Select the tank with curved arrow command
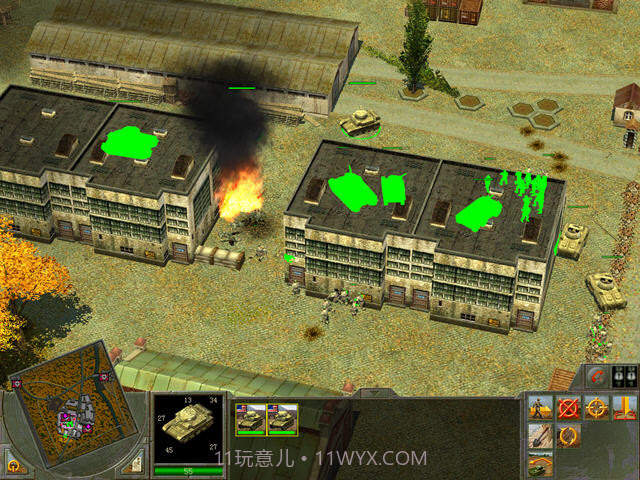Viewport: 640px width, 480px height. coord(541,464)
